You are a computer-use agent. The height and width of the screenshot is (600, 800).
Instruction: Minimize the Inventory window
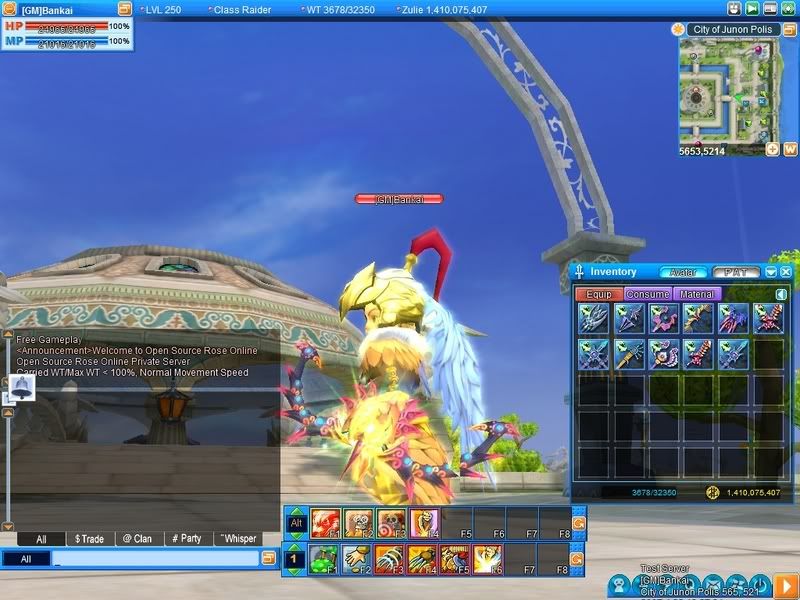[771, 272]
